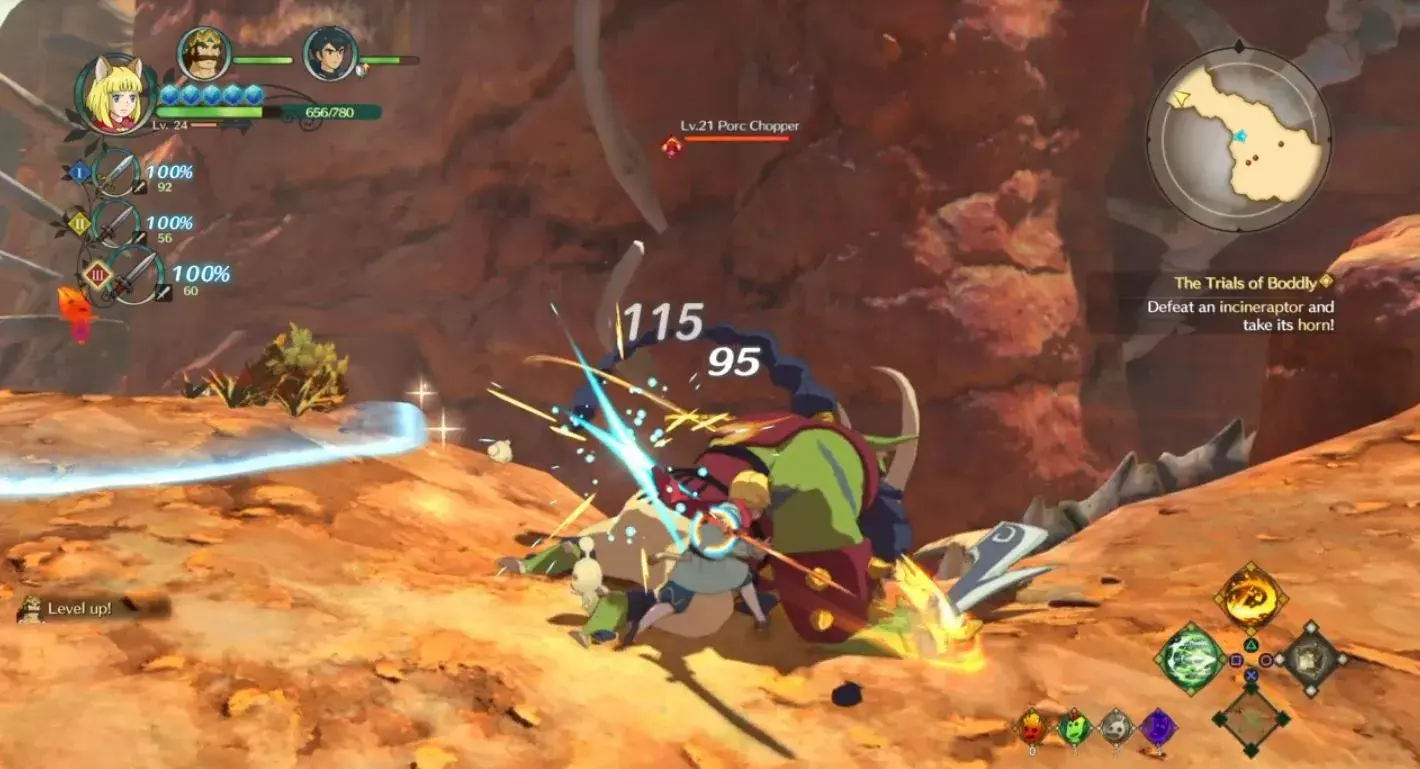Select Evan's blonde character portrait
Viewport: 1420px width, 769px height.
coord(113,95)
